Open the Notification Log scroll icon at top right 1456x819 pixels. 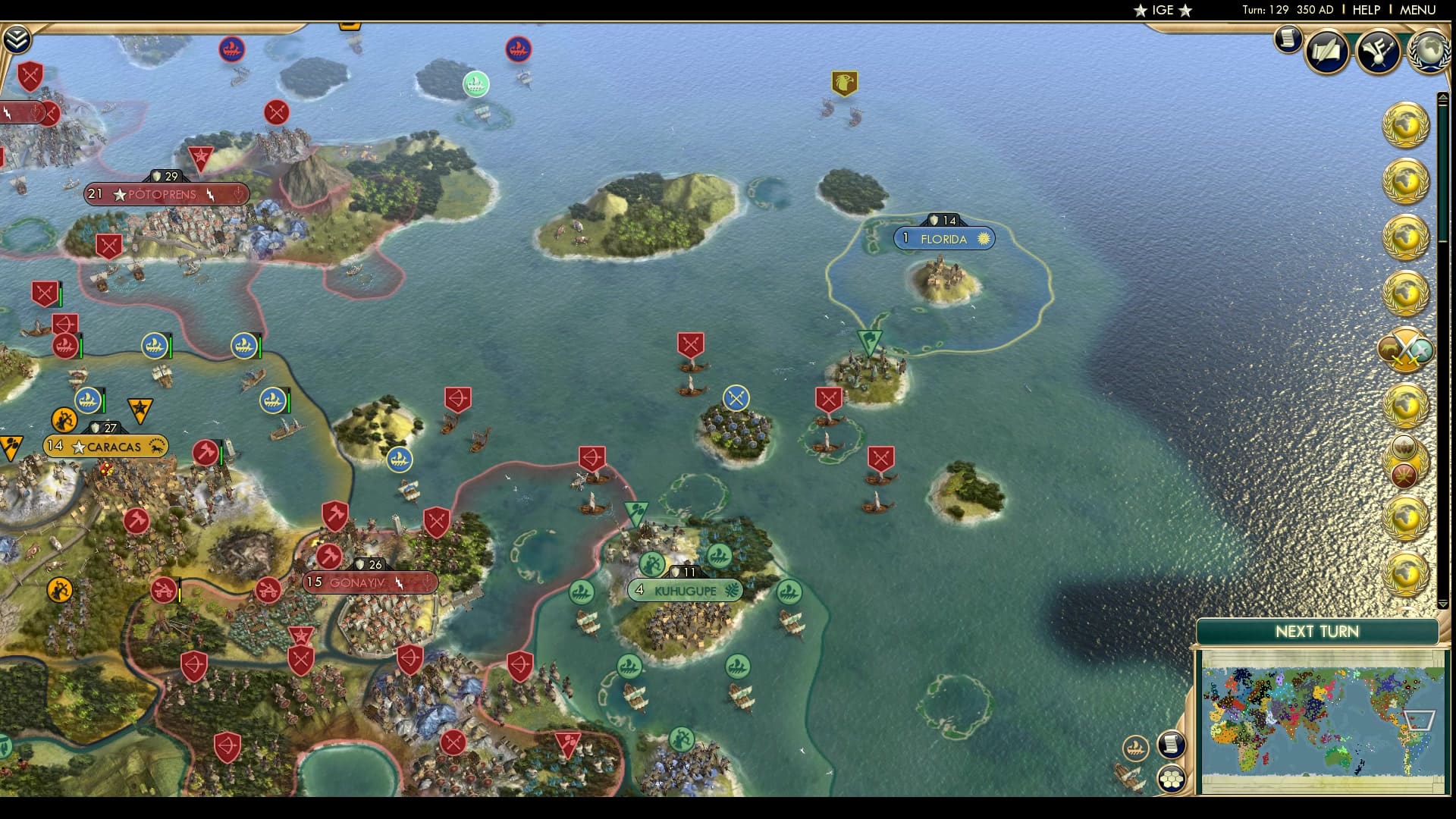pyautogui.click(x=1288, y=39)
